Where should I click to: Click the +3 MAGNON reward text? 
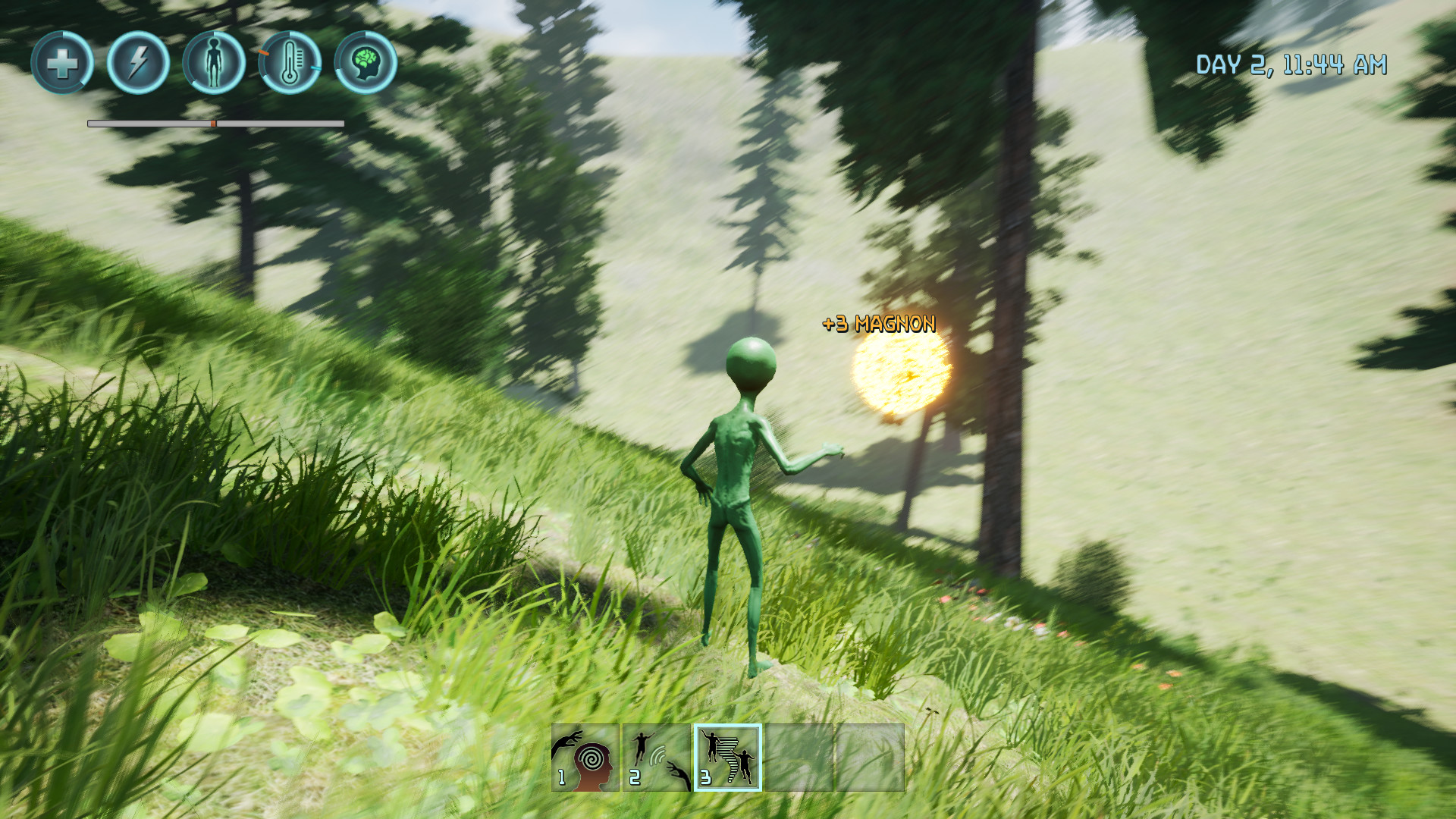pos(877,322)
